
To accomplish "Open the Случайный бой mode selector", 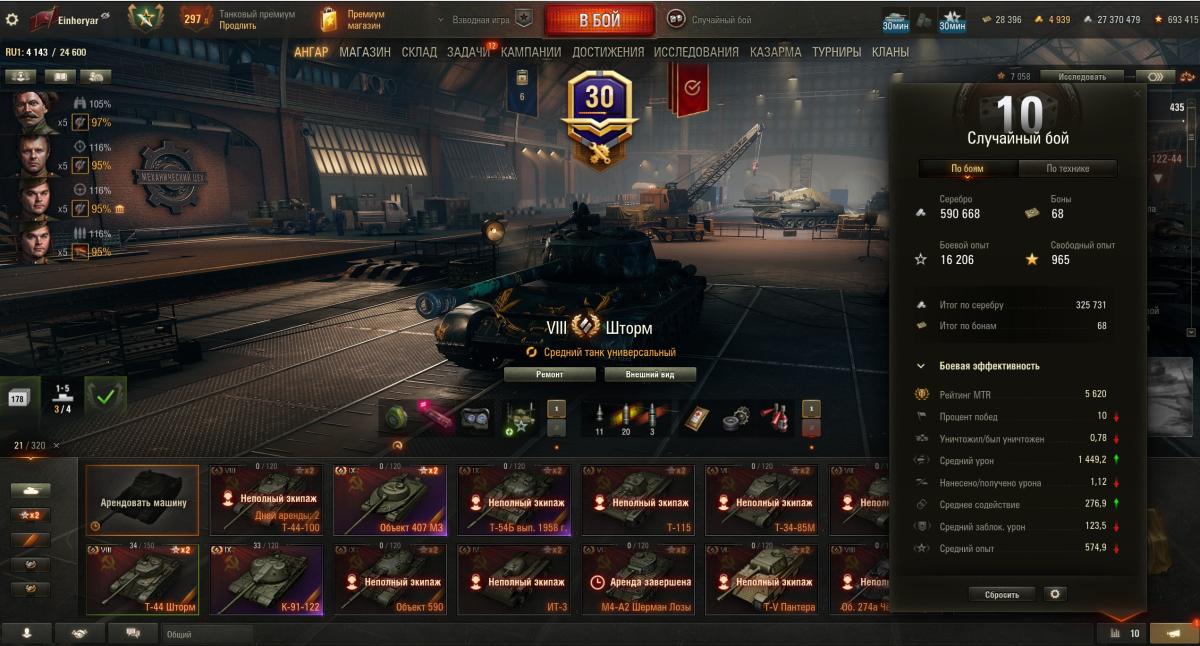I will click(710, 20).
